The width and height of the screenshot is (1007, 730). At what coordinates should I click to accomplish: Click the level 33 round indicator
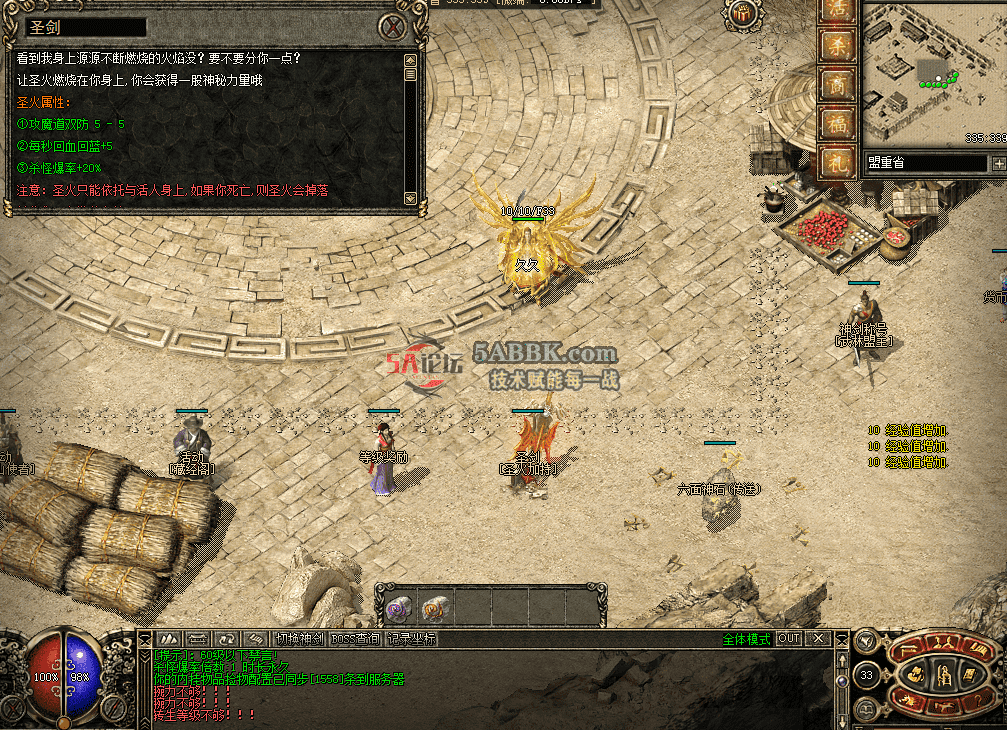pos(866,676)
